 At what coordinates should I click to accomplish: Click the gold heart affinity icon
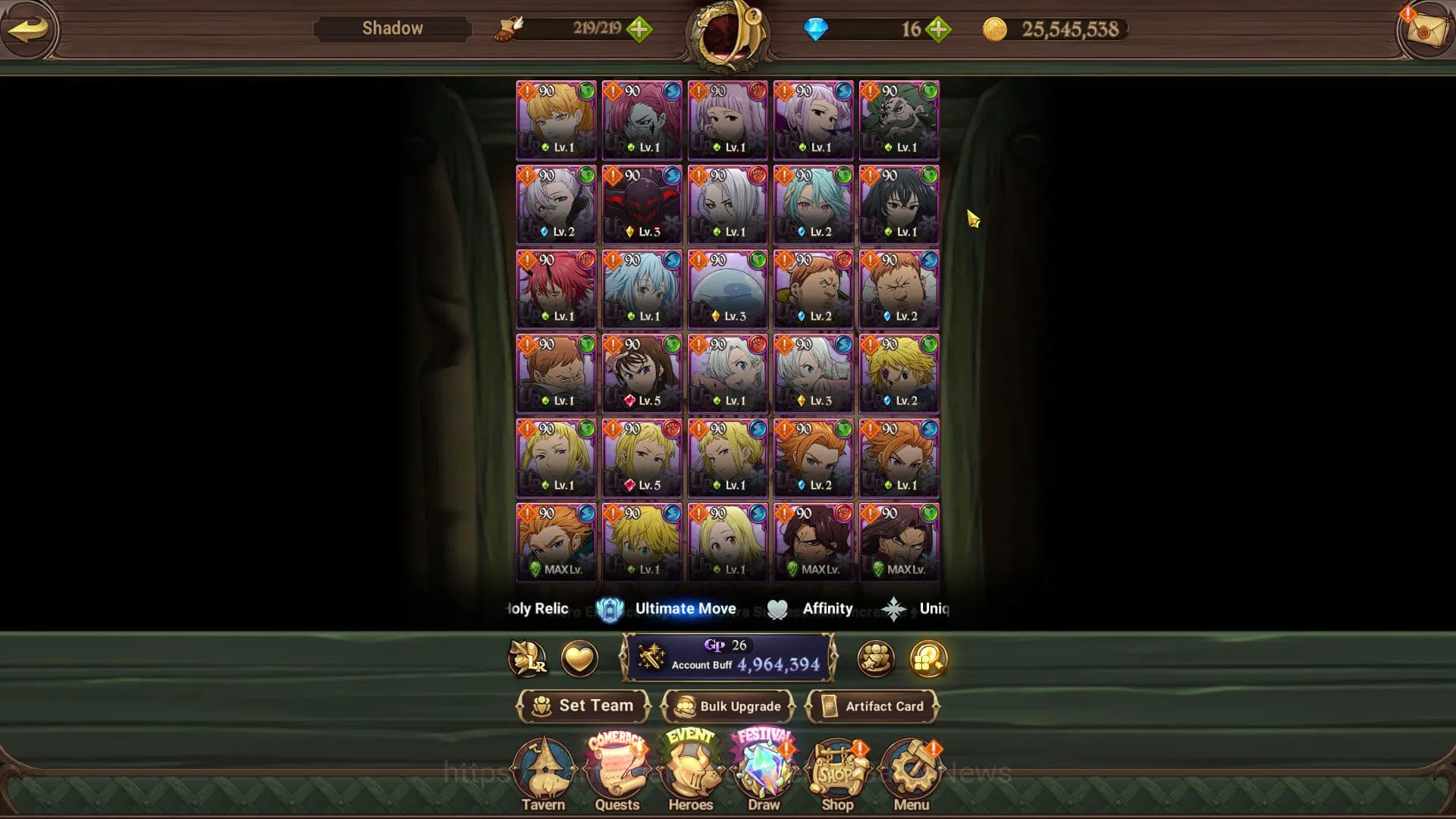point(579,659)
